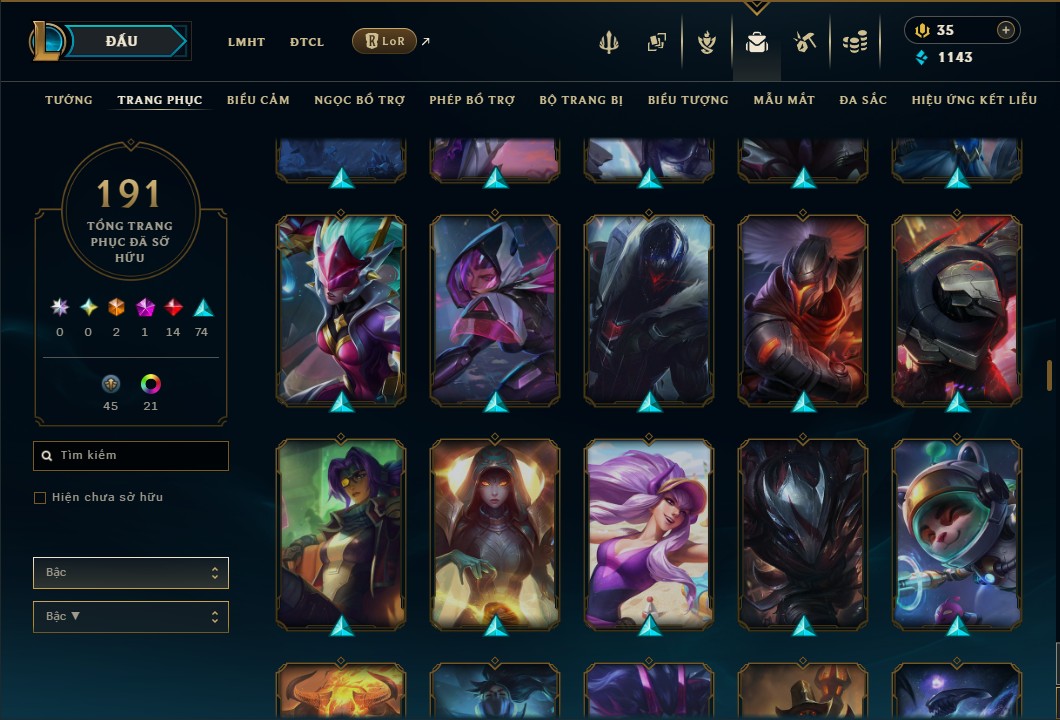Image resolution: width=1060 pixels, height=720 pixels.
Task: Add currency with the plus button
Action: (1005, 30)
